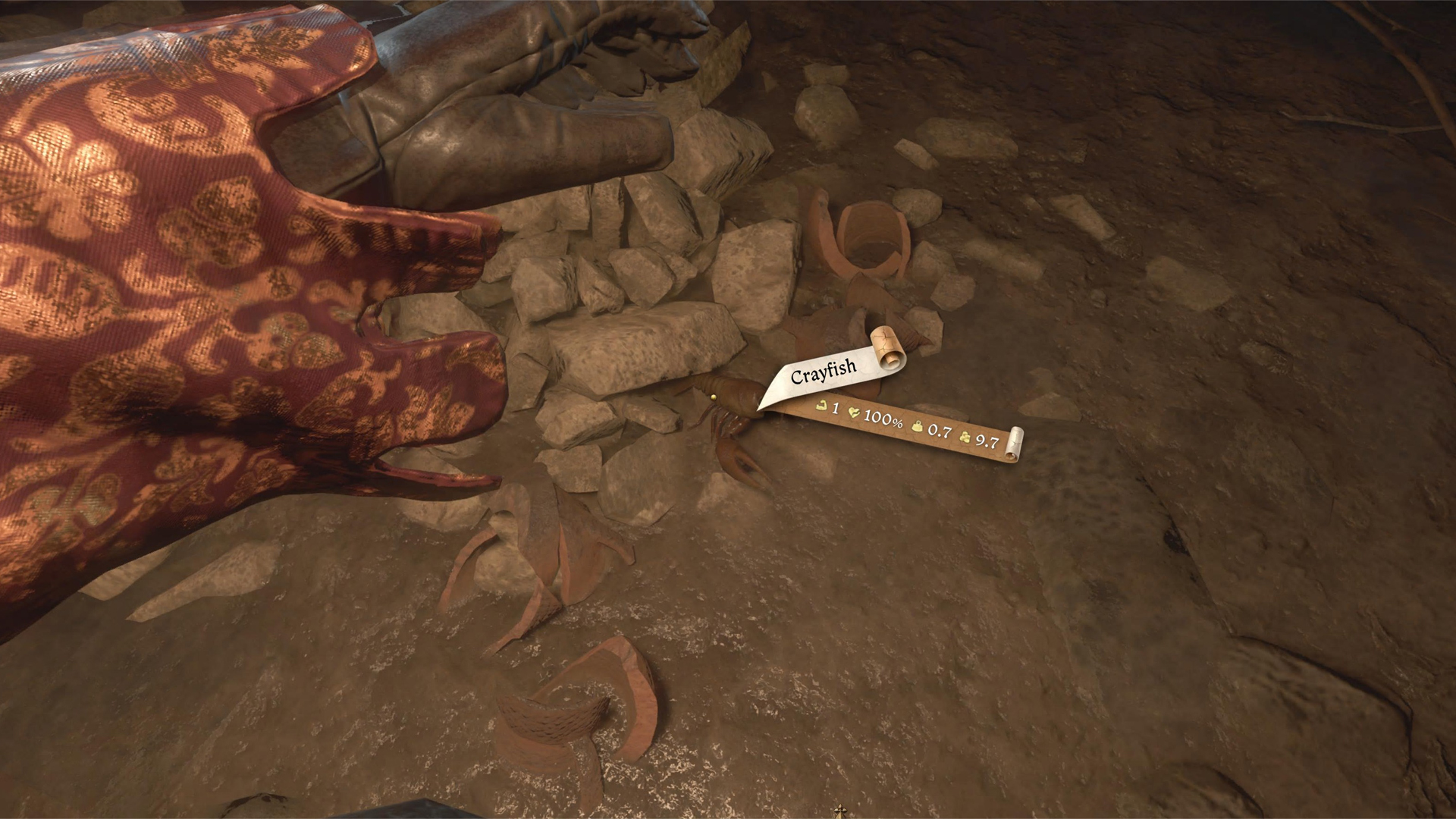Click the coin value icon beside 9.7
This screenshot has width=1456, height=819.
click(x=965, y=438)
